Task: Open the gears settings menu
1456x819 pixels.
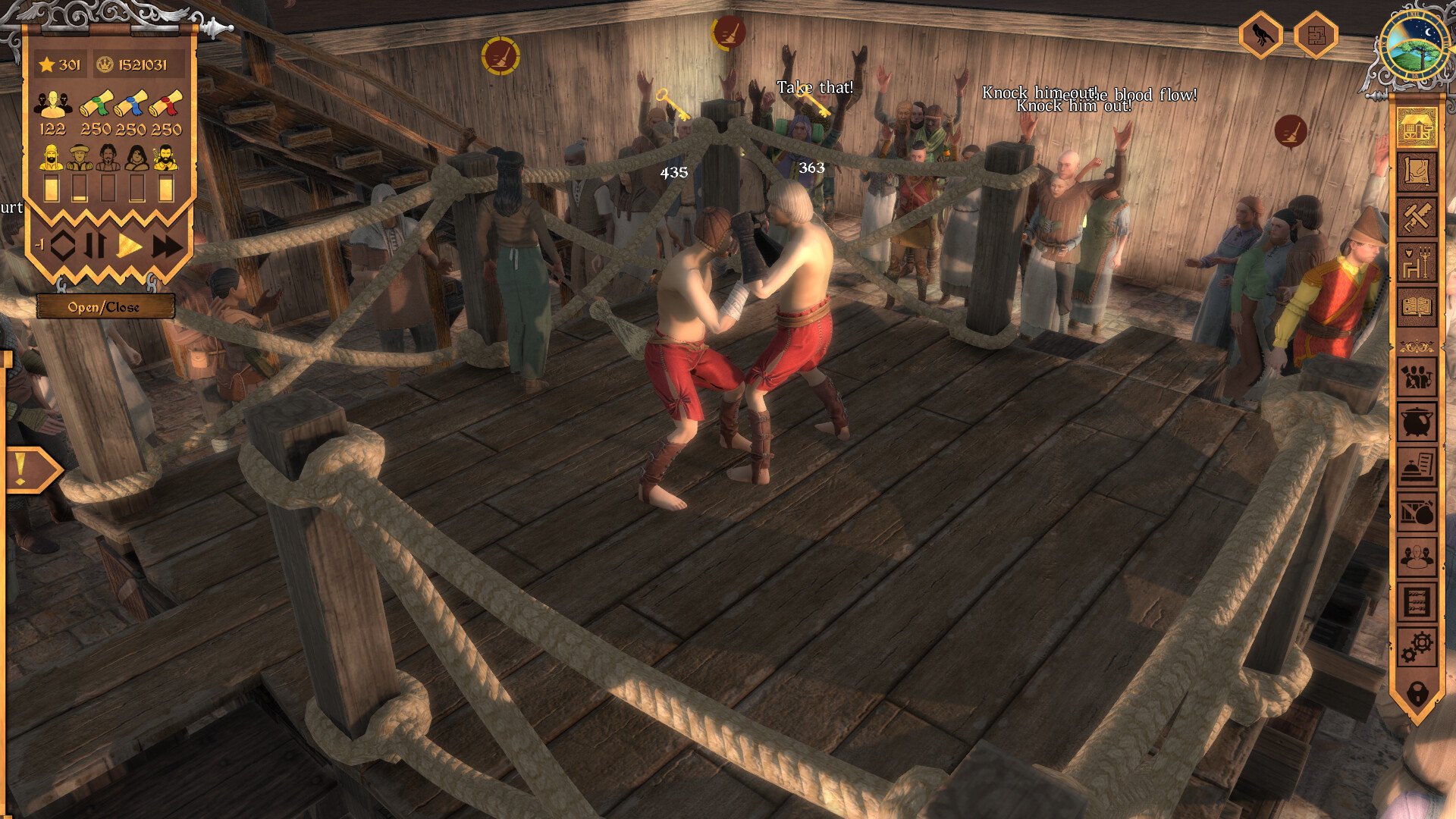Action: point(1416,647)
